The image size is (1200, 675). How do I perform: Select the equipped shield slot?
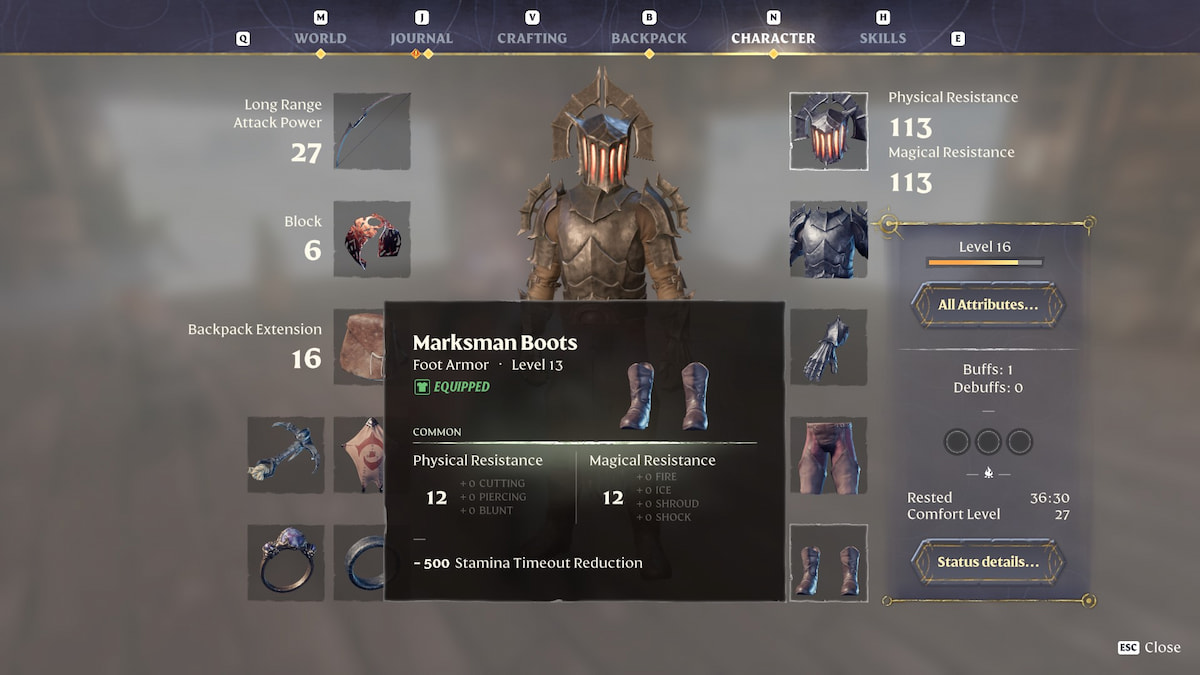(372, 239)
